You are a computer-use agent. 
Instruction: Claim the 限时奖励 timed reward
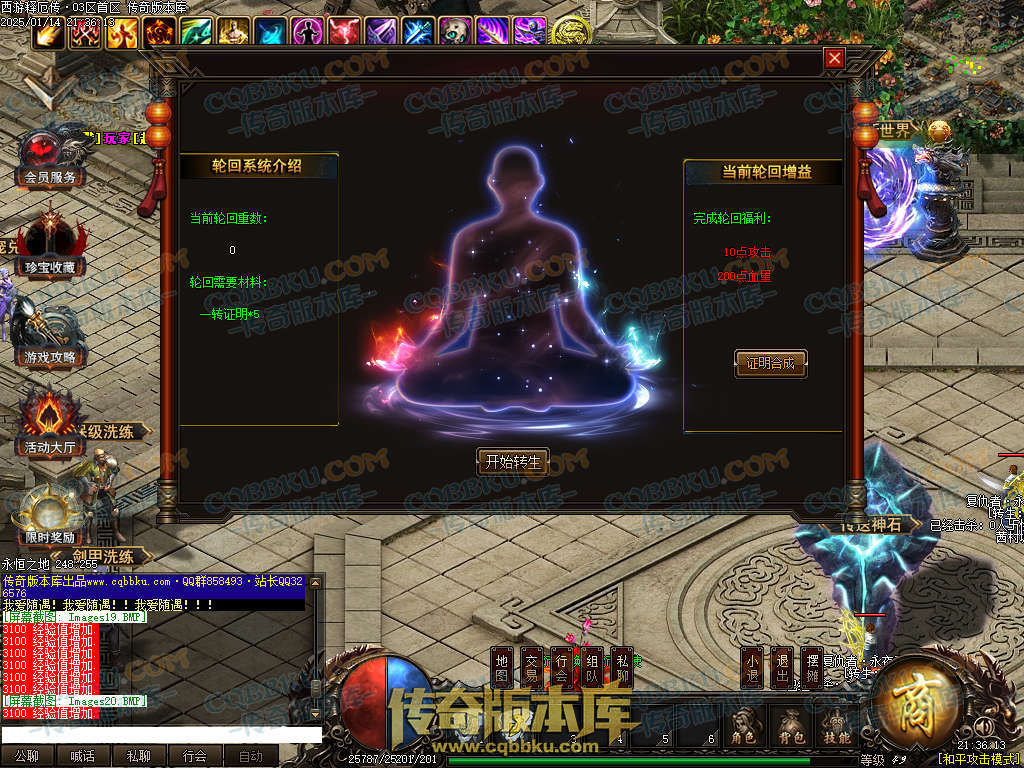tap(48, 518)
